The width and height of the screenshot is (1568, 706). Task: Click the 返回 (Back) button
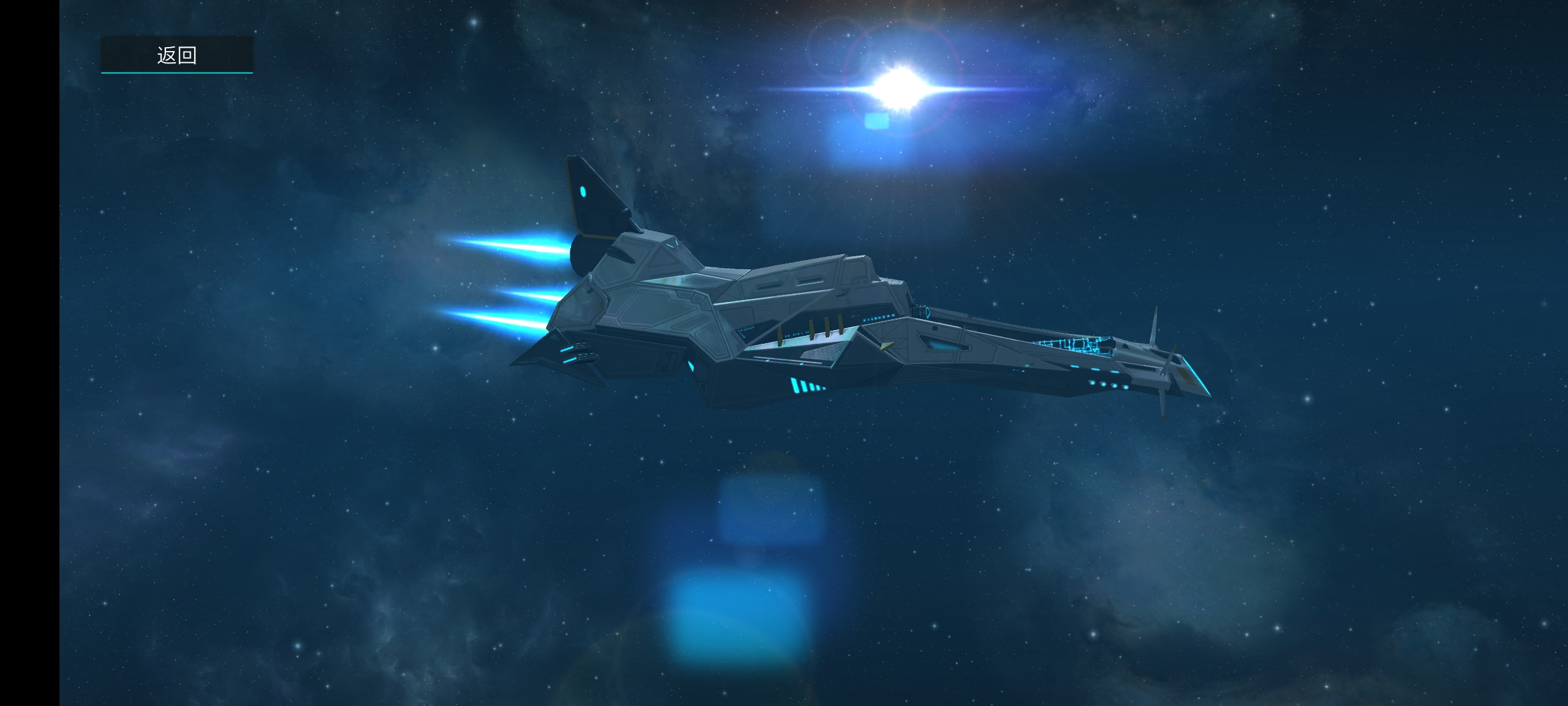click(x=176, y=55)
